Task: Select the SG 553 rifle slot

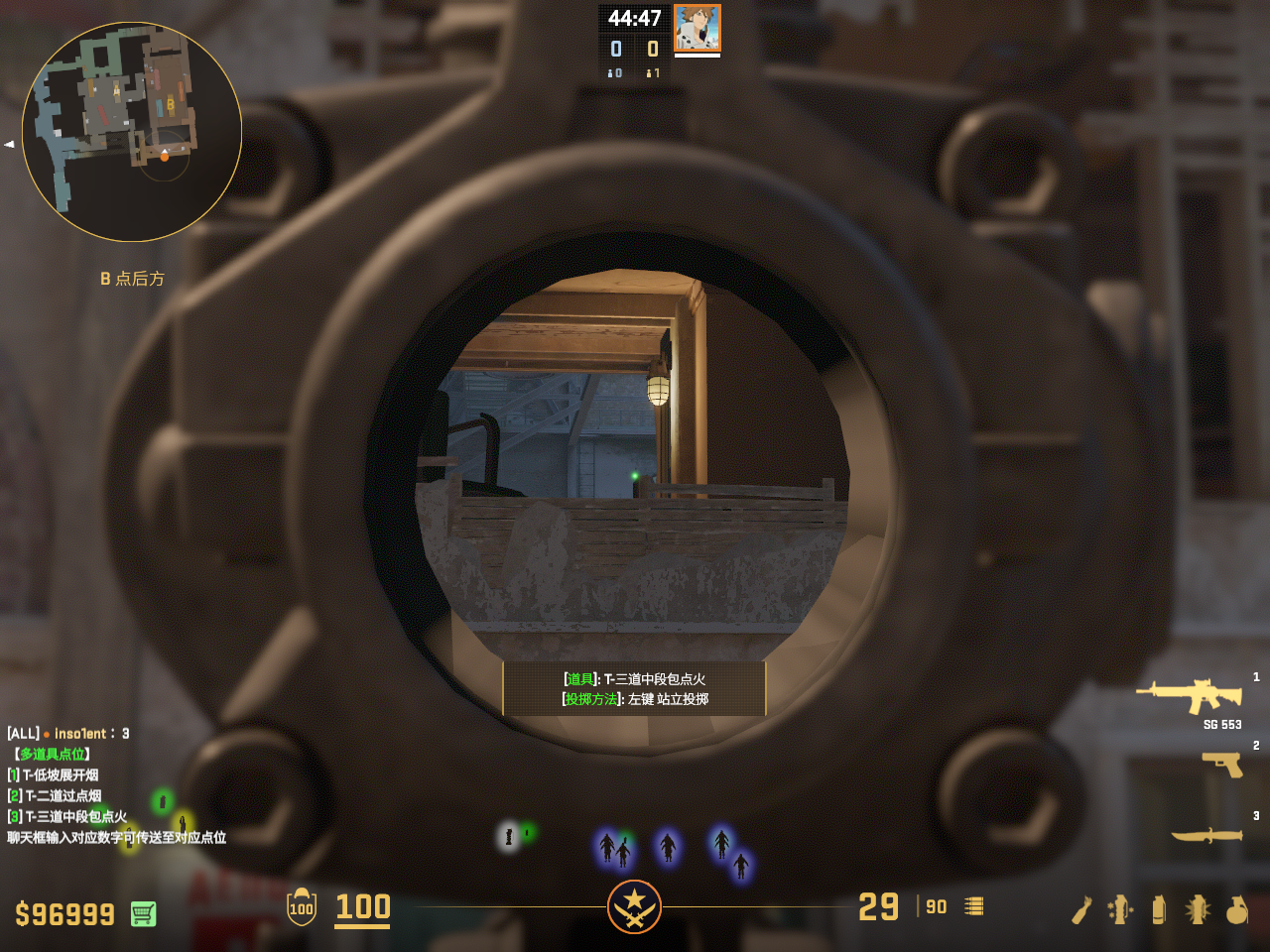Action: tap(1189, 696)
